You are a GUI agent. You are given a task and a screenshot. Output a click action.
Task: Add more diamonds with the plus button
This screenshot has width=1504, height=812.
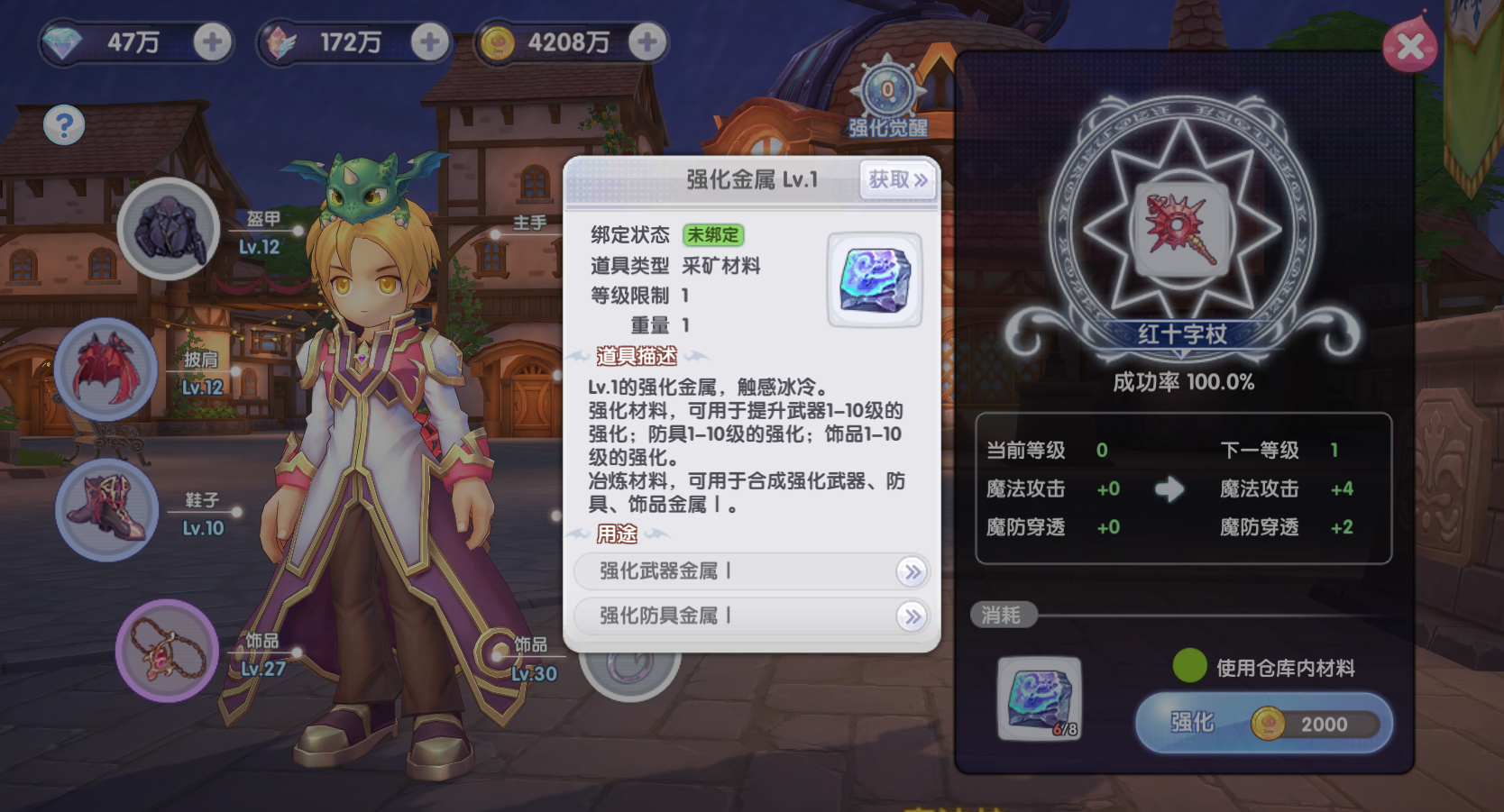tap(213, 41)
